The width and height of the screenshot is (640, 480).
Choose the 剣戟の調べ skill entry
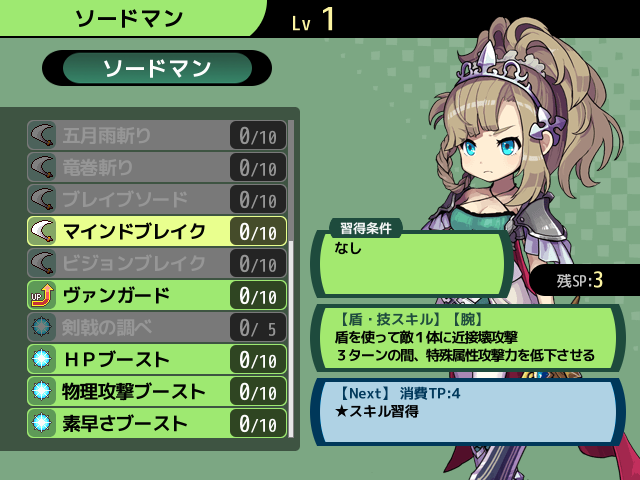156,327
